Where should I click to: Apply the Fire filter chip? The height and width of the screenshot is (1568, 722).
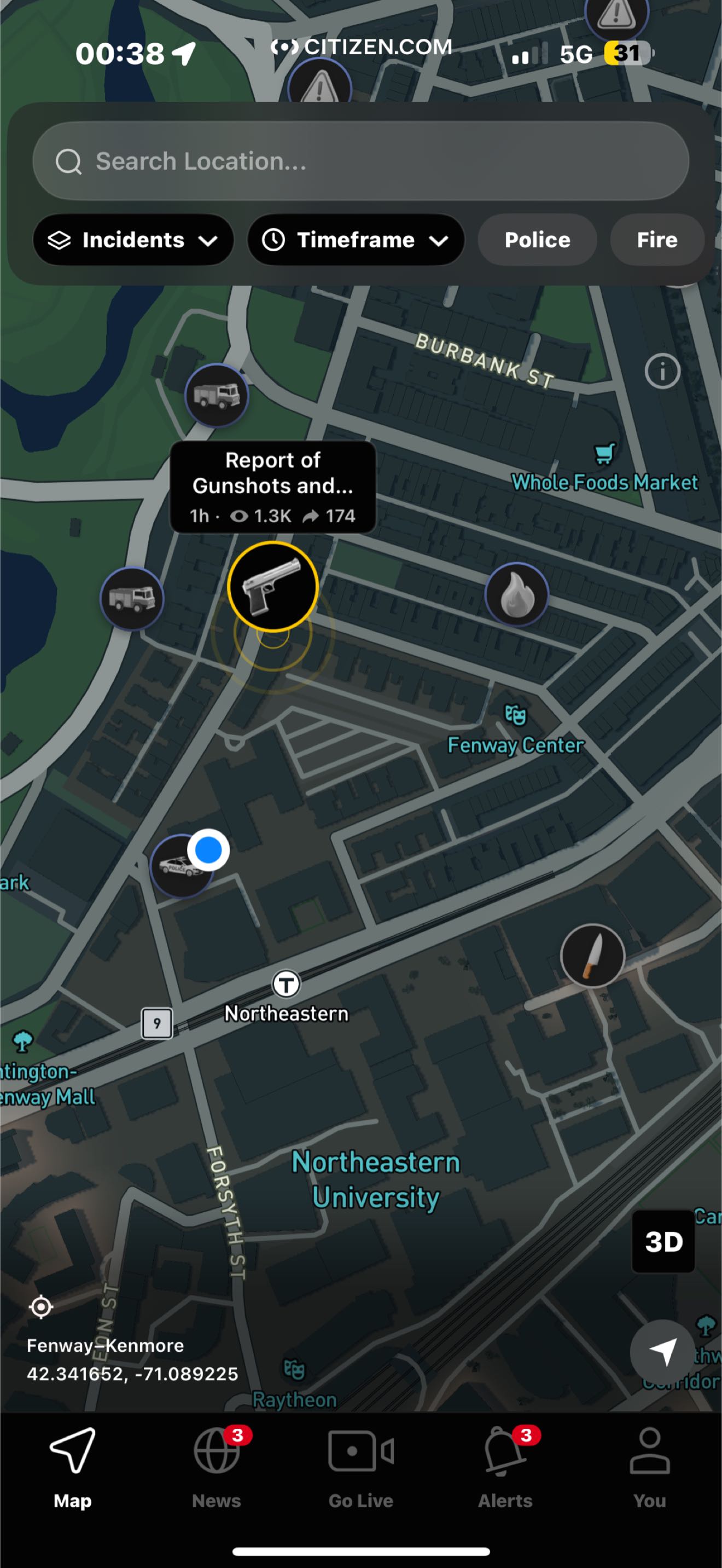(656, 240)
